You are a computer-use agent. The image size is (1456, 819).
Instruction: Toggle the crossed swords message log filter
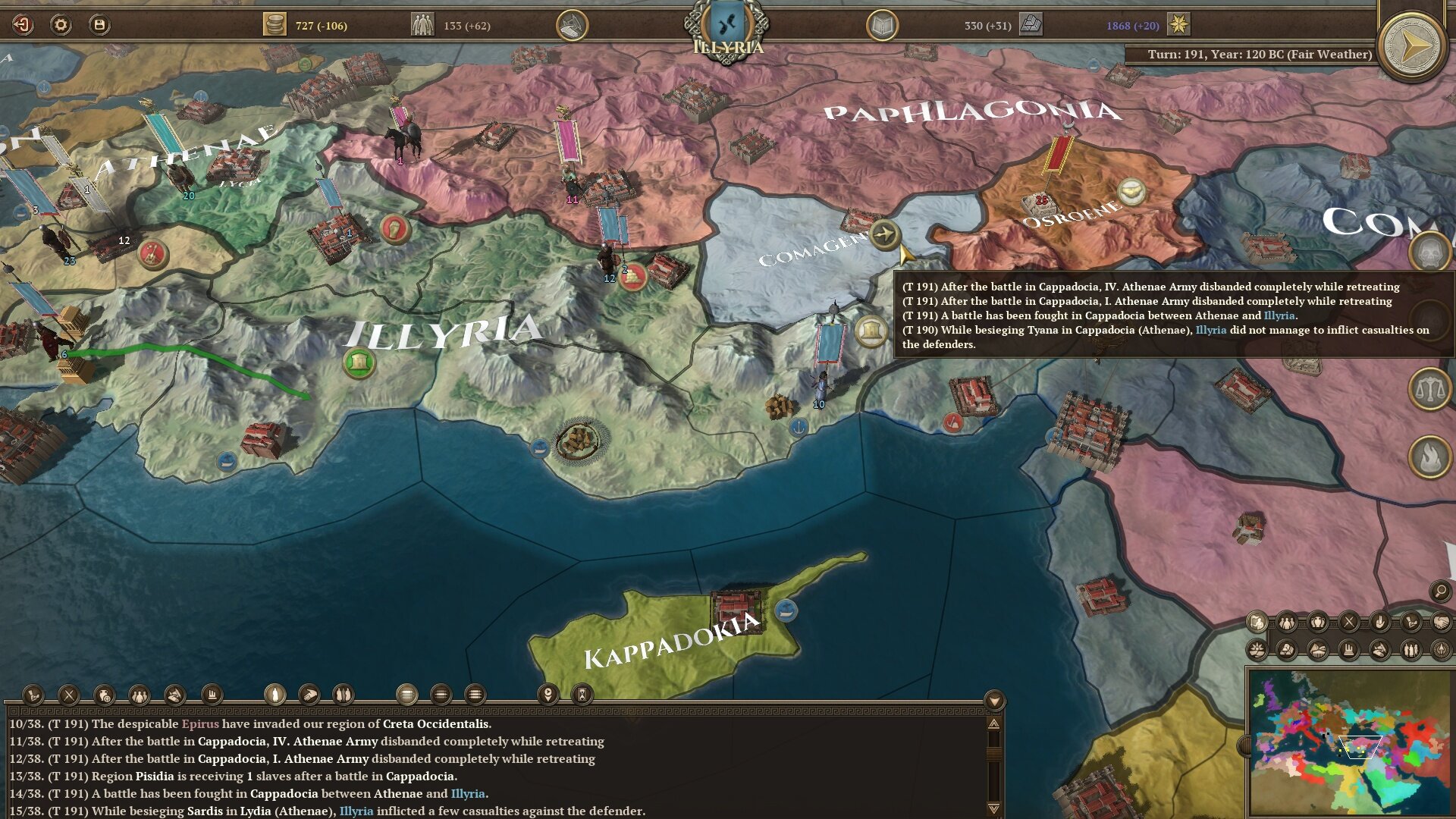(69, 695)
